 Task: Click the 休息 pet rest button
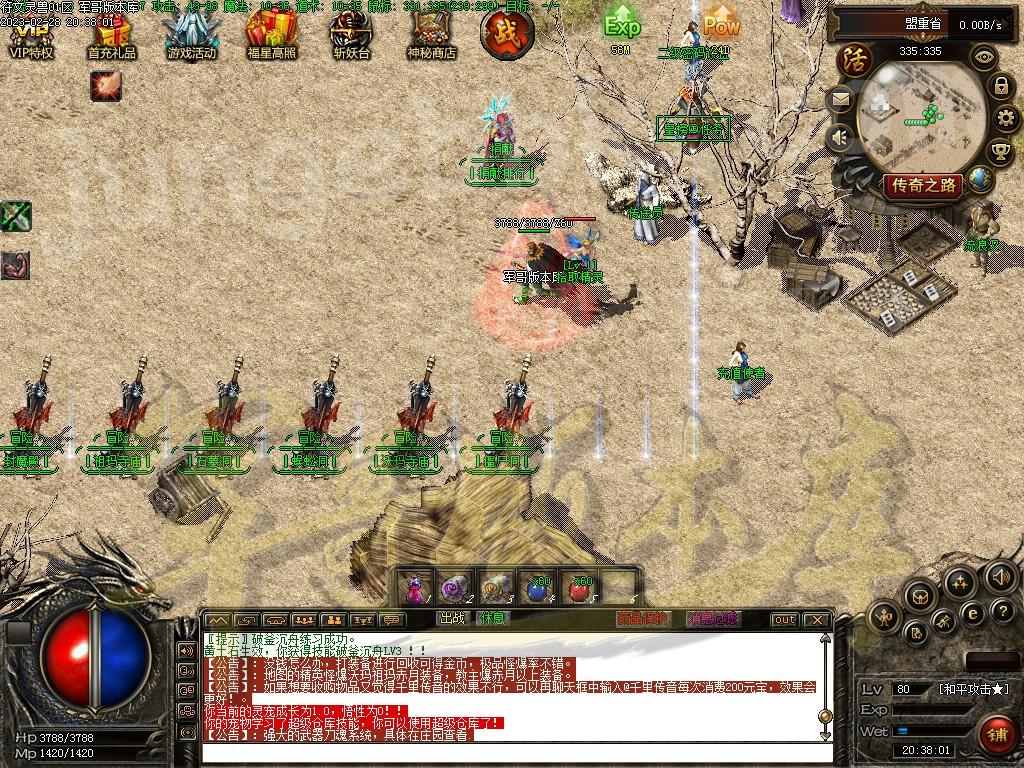point(492,619)
